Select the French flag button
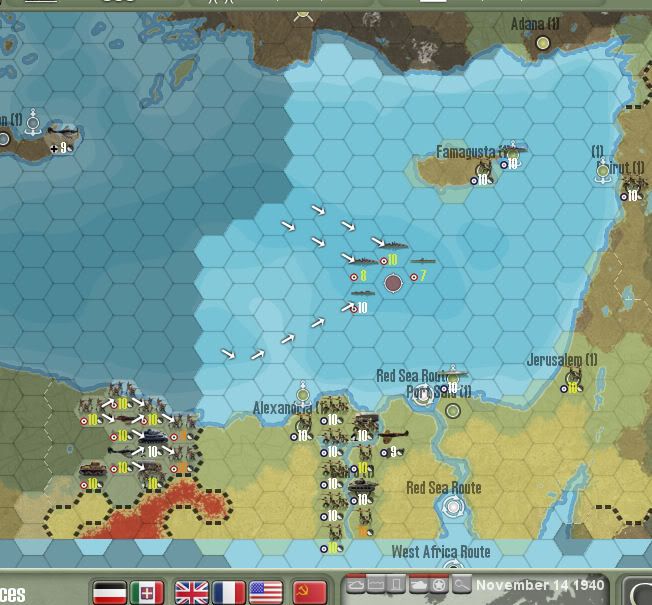Viewport: 652px width, 605px height. [x=228, y=591]
